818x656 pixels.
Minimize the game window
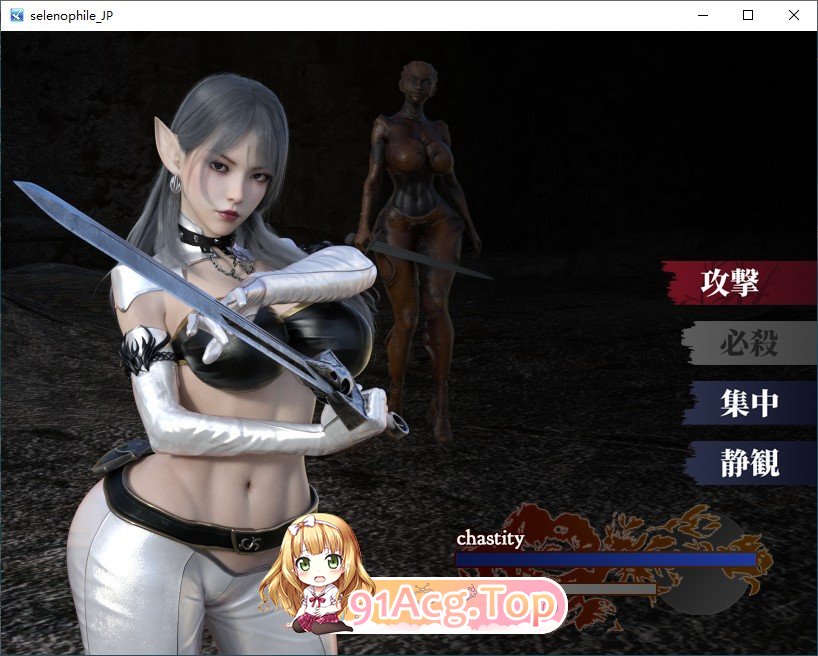pos(702,15)
